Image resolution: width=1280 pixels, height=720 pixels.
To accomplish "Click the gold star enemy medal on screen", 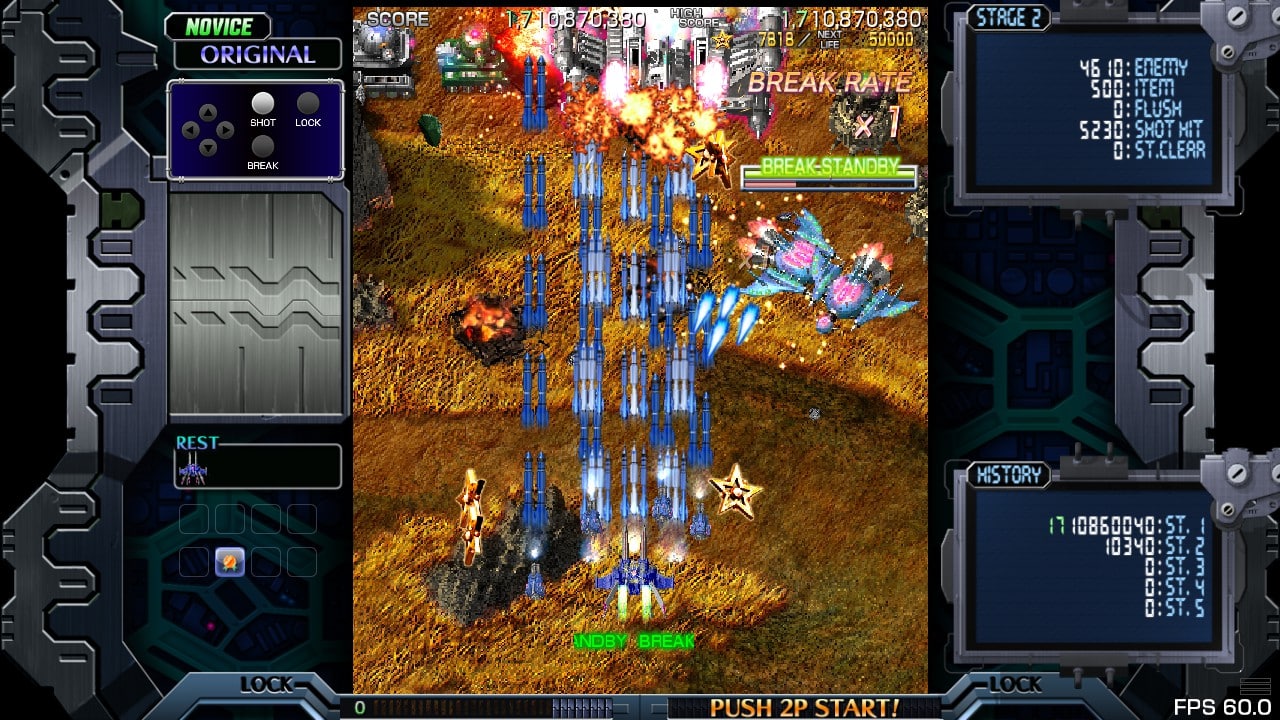I will [x=735, y=493].
